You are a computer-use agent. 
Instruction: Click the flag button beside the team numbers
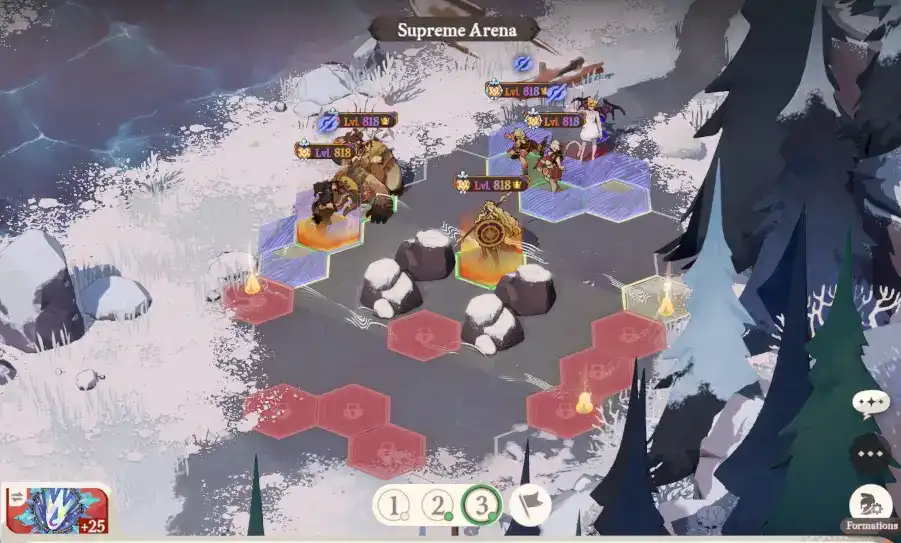tap(529, 504)
